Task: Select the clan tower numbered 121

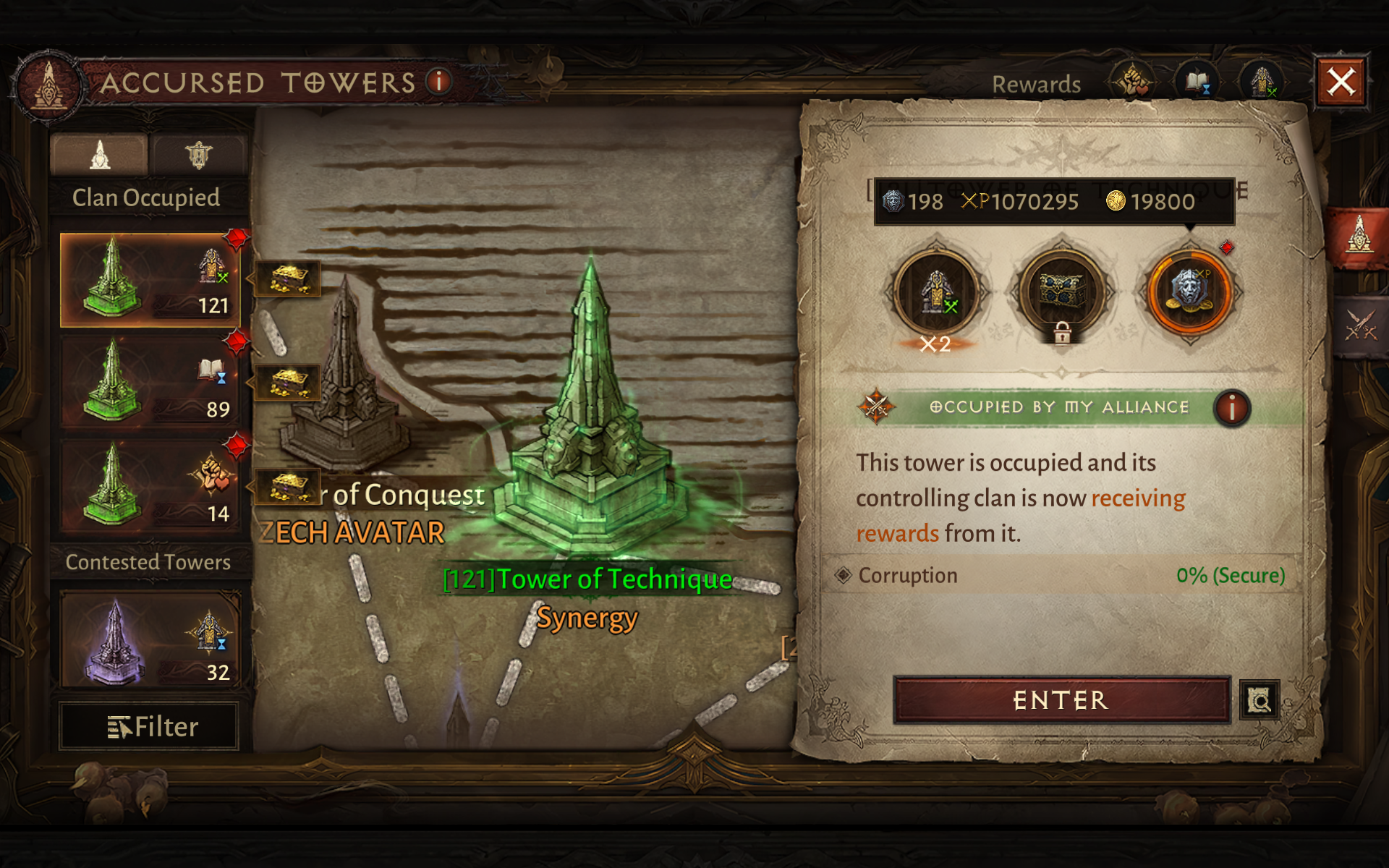Action: (150, 280)
